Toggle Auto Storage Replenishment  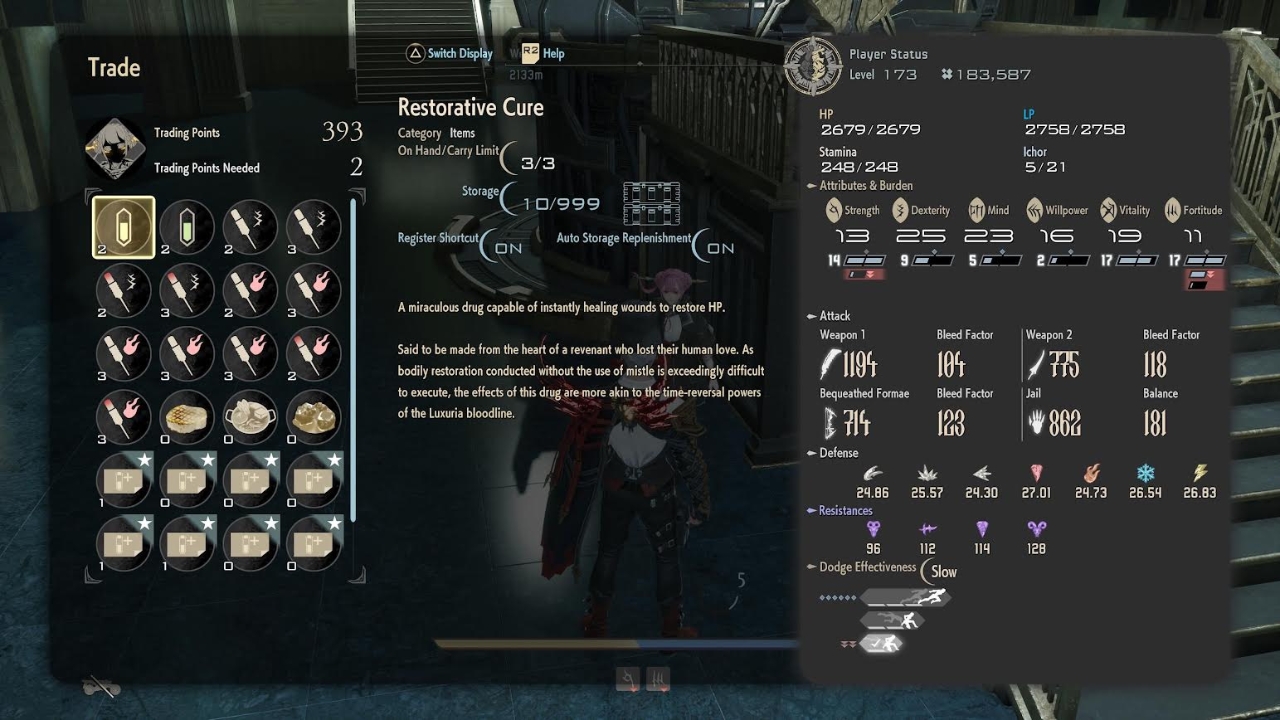coord(717,247)
